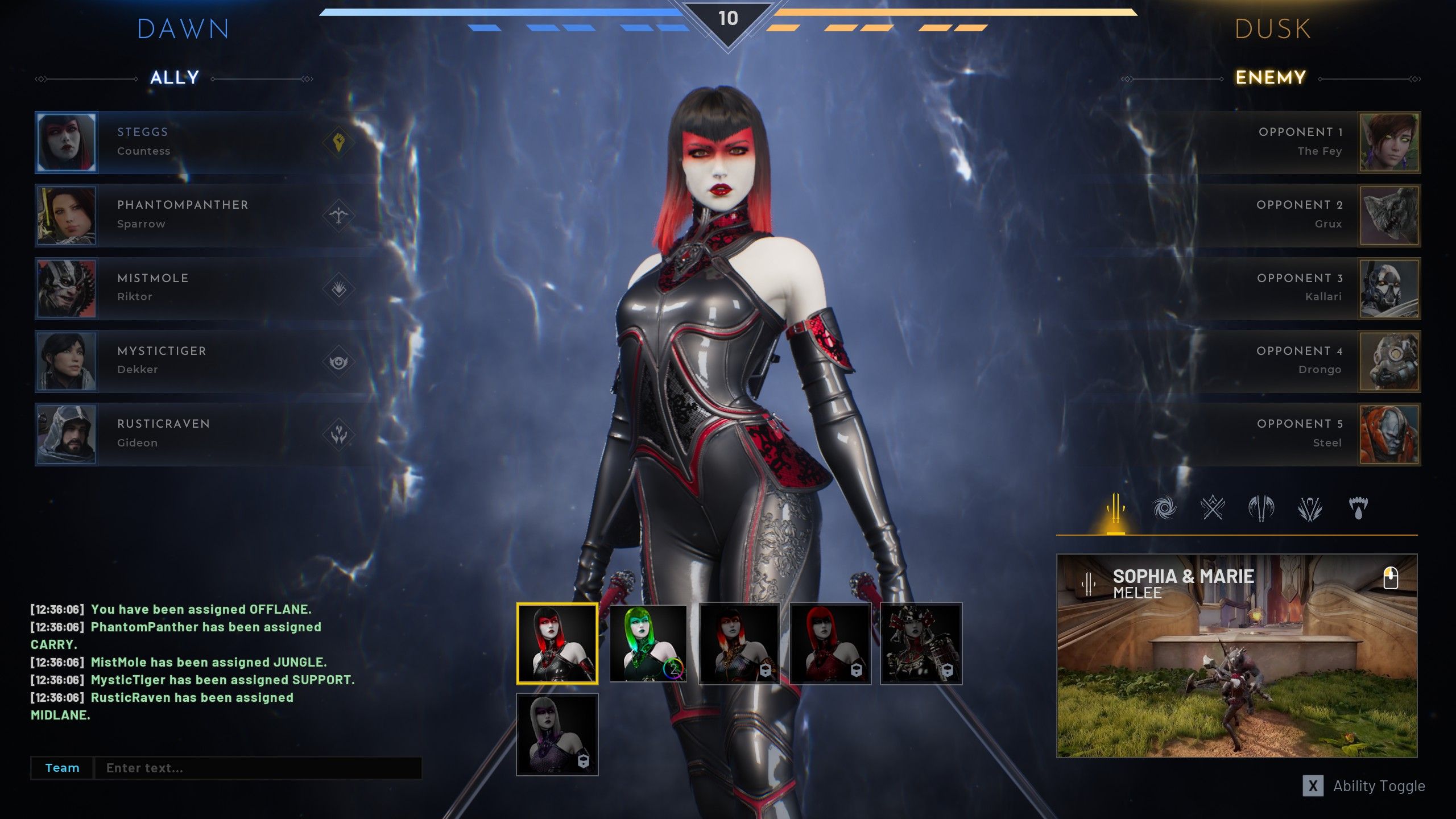The width and height of the screenshot is (1456, 819).
Task: Select the fangs and blood drop ability
Action: pyautogui.click(x=1358, y=508)
